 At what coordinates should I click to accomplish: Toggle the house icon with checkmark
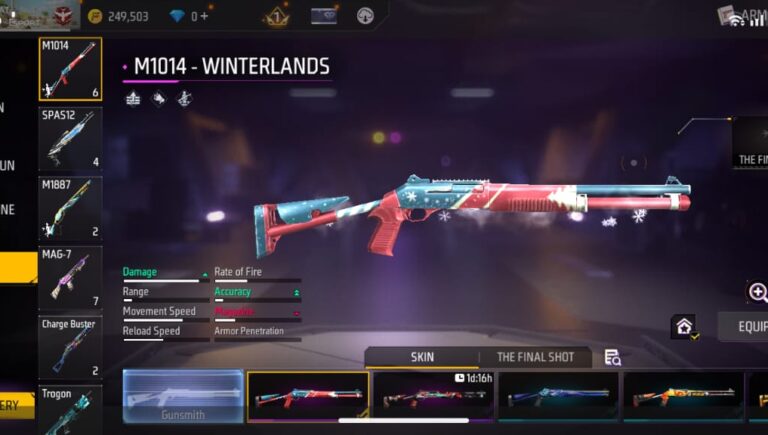coord(685,326)
